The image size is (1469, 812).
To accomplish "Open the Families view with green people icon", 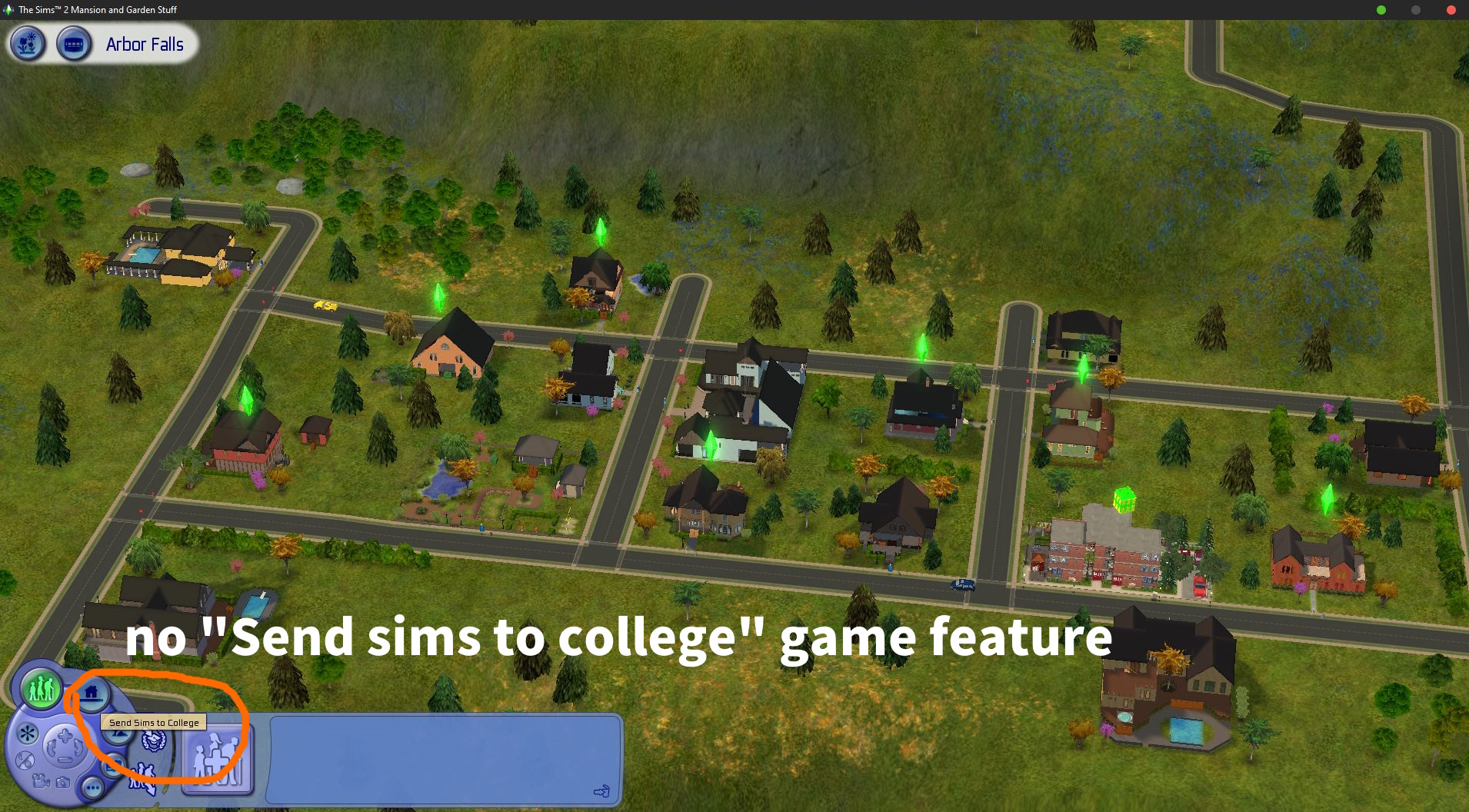I will pos(42,691).
